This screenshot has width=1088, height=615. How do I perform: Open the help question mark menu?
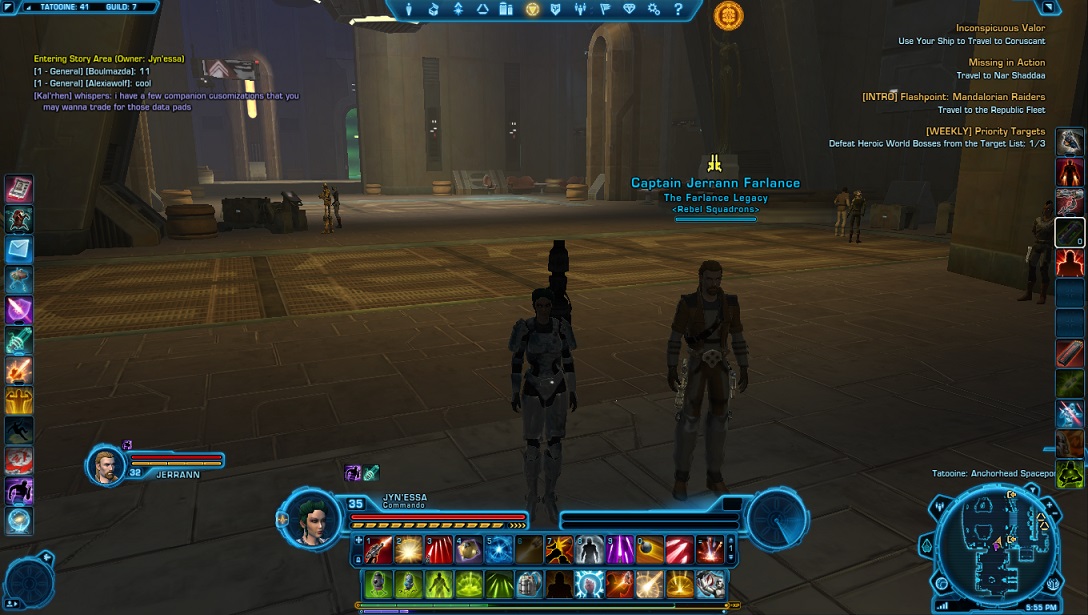tap(677, 9)
